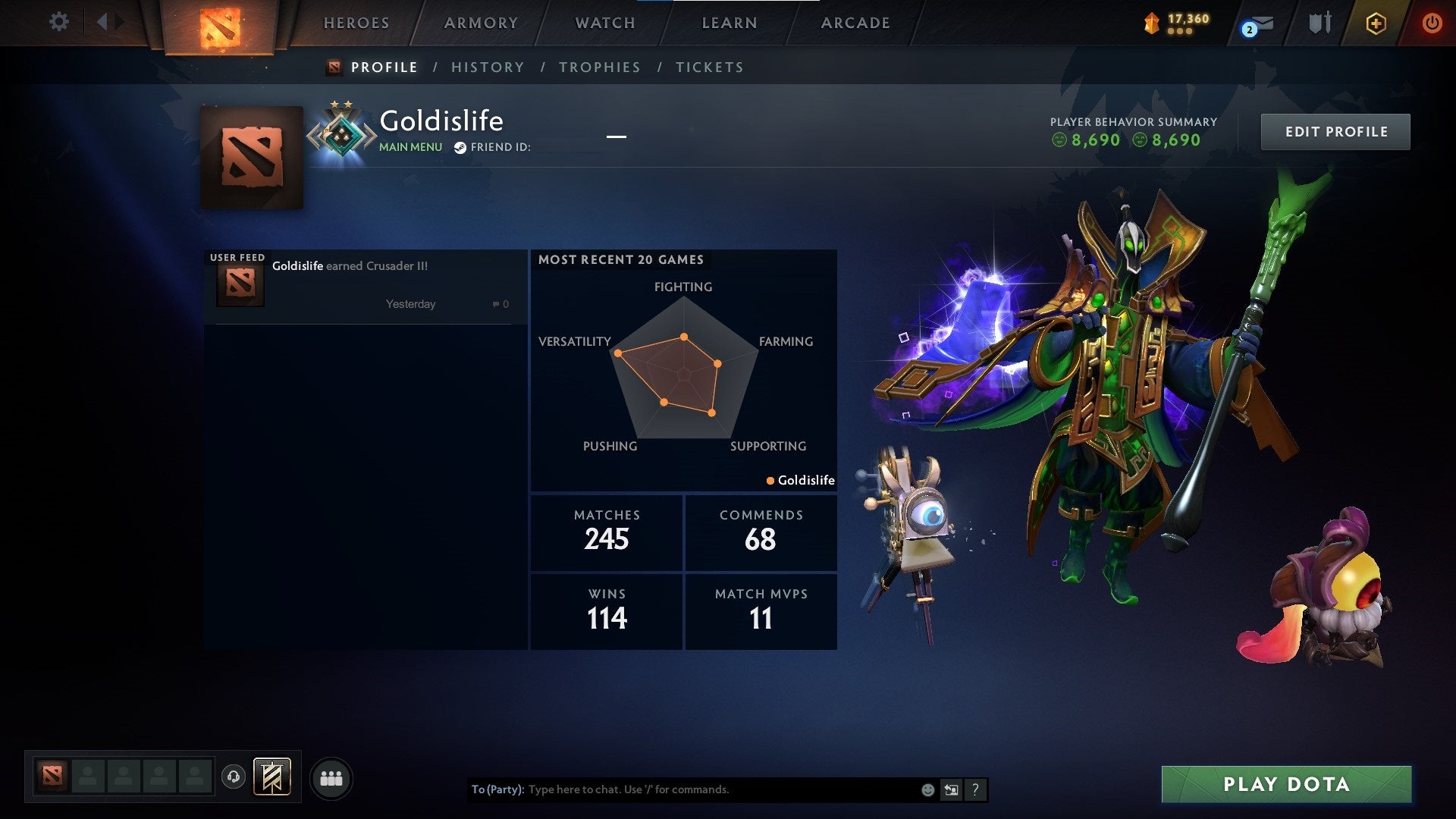View the History tab
This screenshot has width=1456, height=819.
tap(488, 67)
